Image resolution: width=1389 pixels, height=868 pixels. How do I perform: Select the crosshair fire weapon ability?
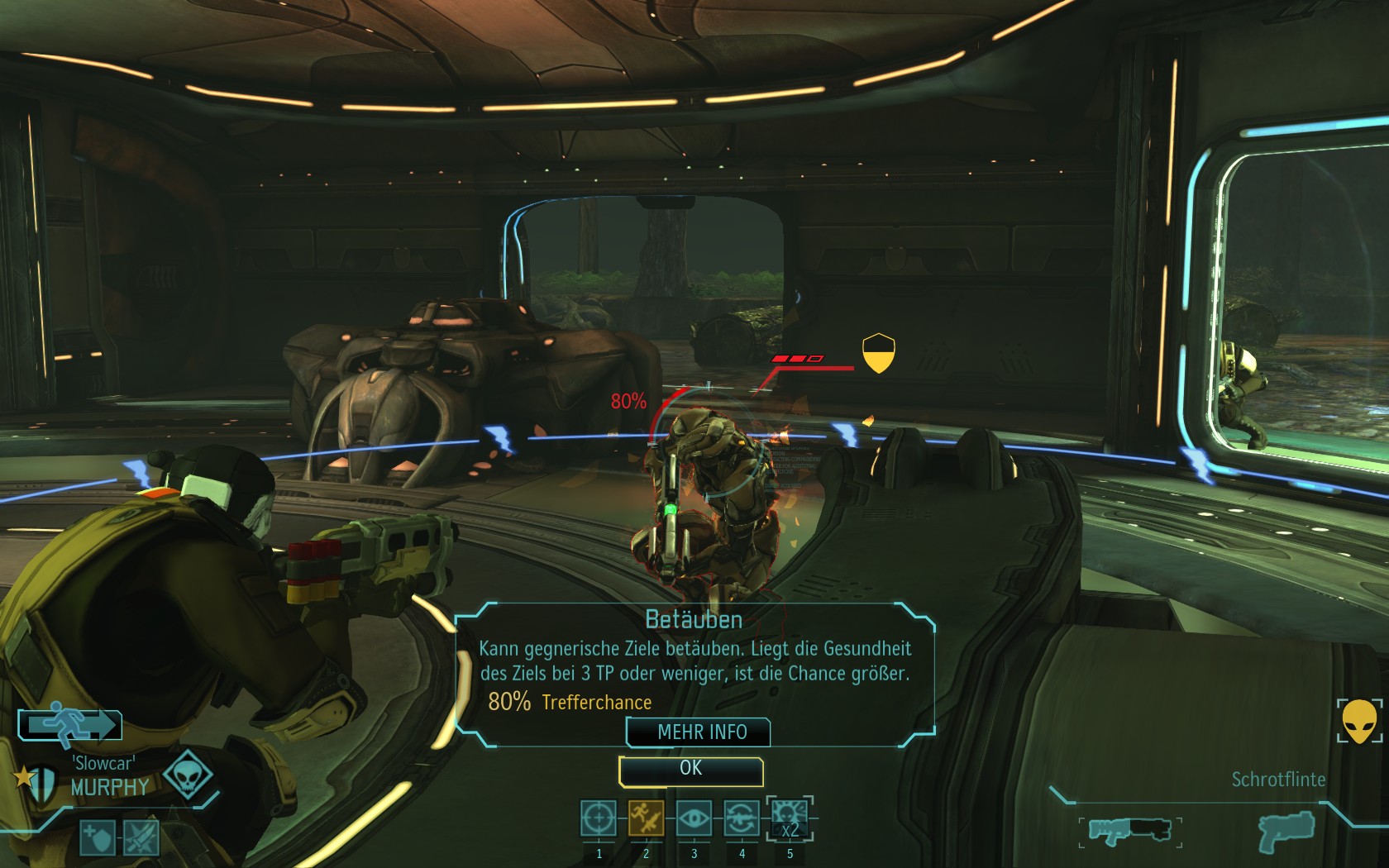(x=599, y=819)
